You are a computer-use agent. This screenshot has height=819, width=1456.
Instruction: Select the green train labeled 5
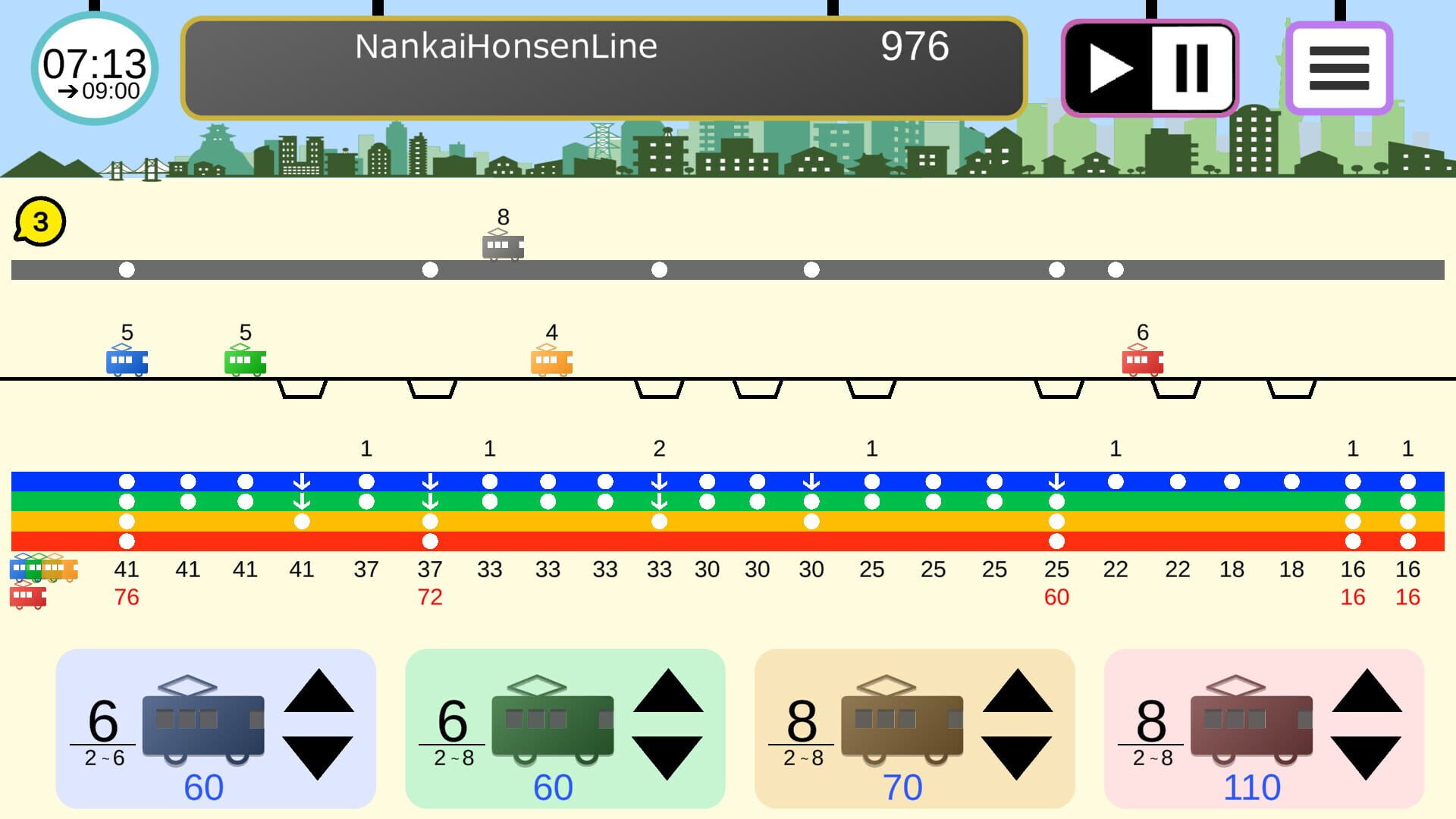pos(244,362)
